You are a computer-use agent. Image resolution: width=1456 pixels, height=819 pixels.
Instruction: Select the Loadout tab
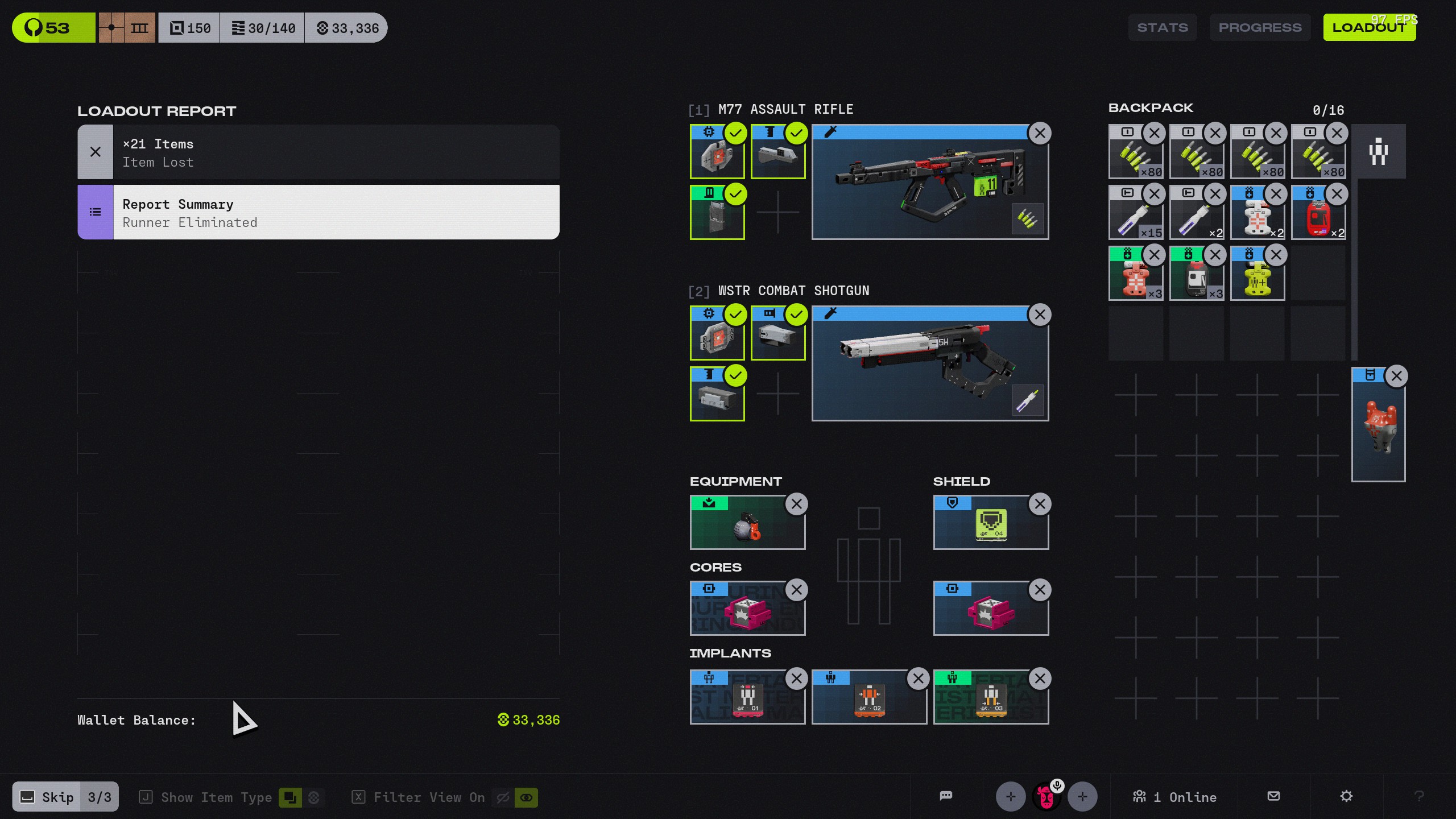(1369, 27)
